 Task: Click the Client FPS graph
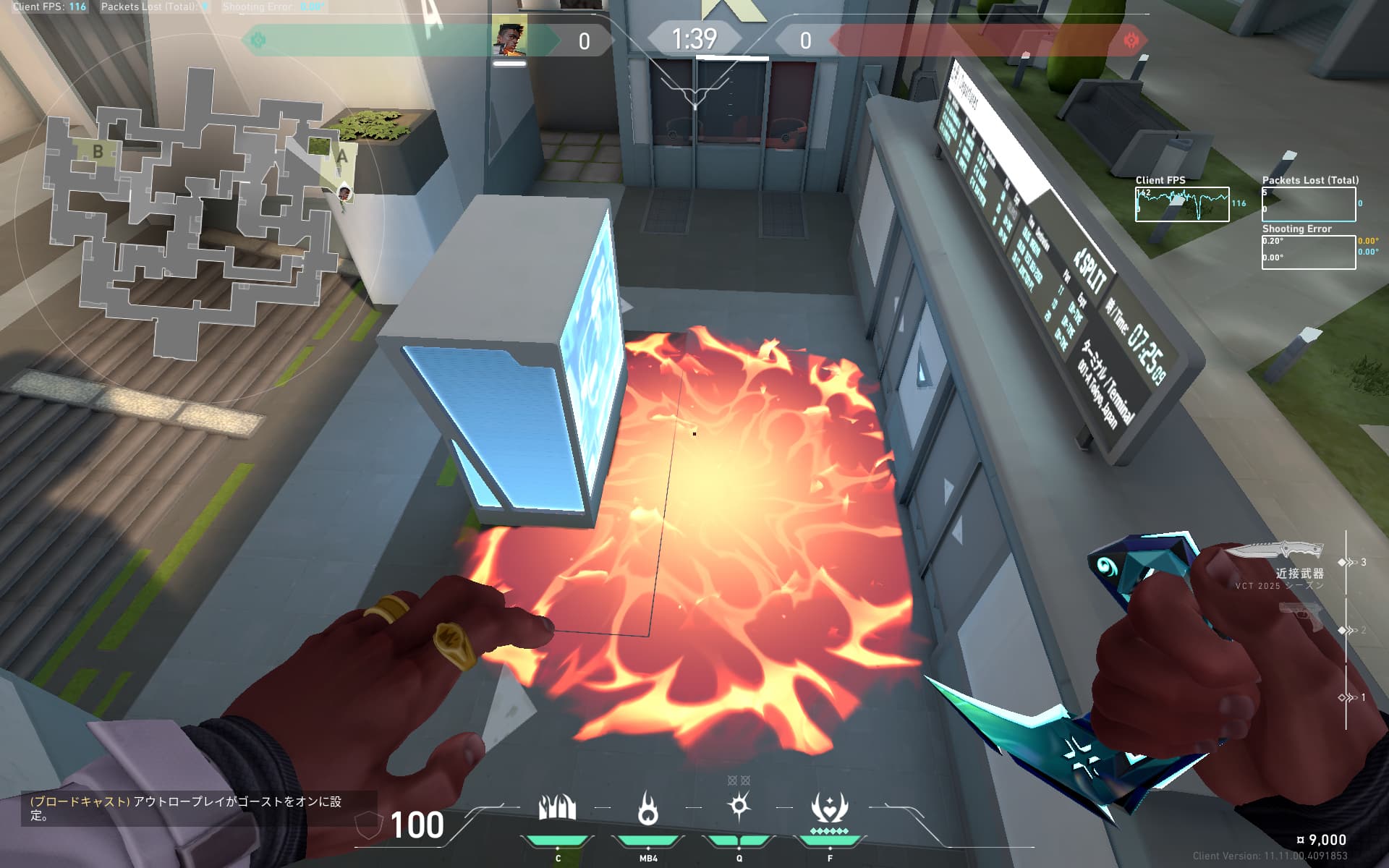pos(1181,204)
